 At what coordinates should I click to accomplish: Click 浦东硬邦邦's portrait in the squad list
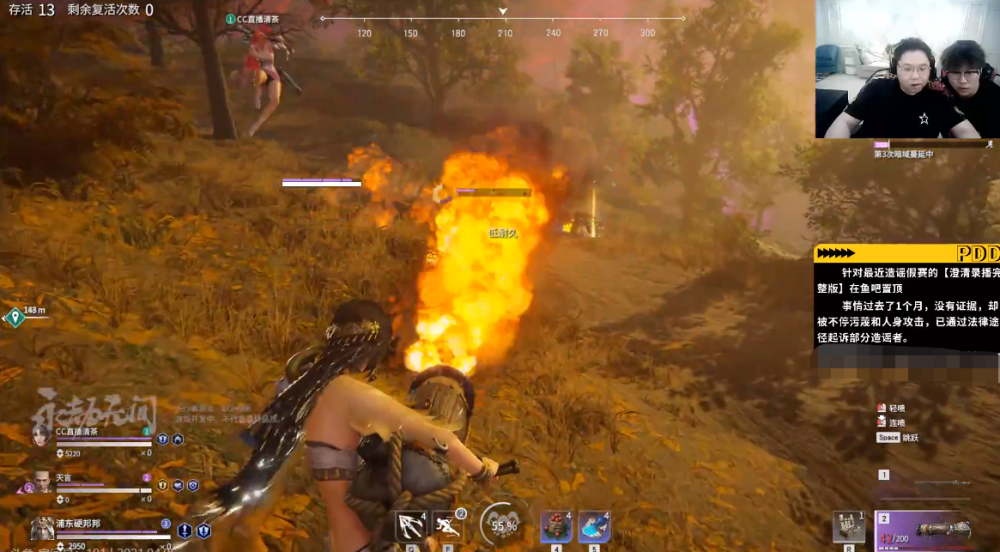pos(42,527)
